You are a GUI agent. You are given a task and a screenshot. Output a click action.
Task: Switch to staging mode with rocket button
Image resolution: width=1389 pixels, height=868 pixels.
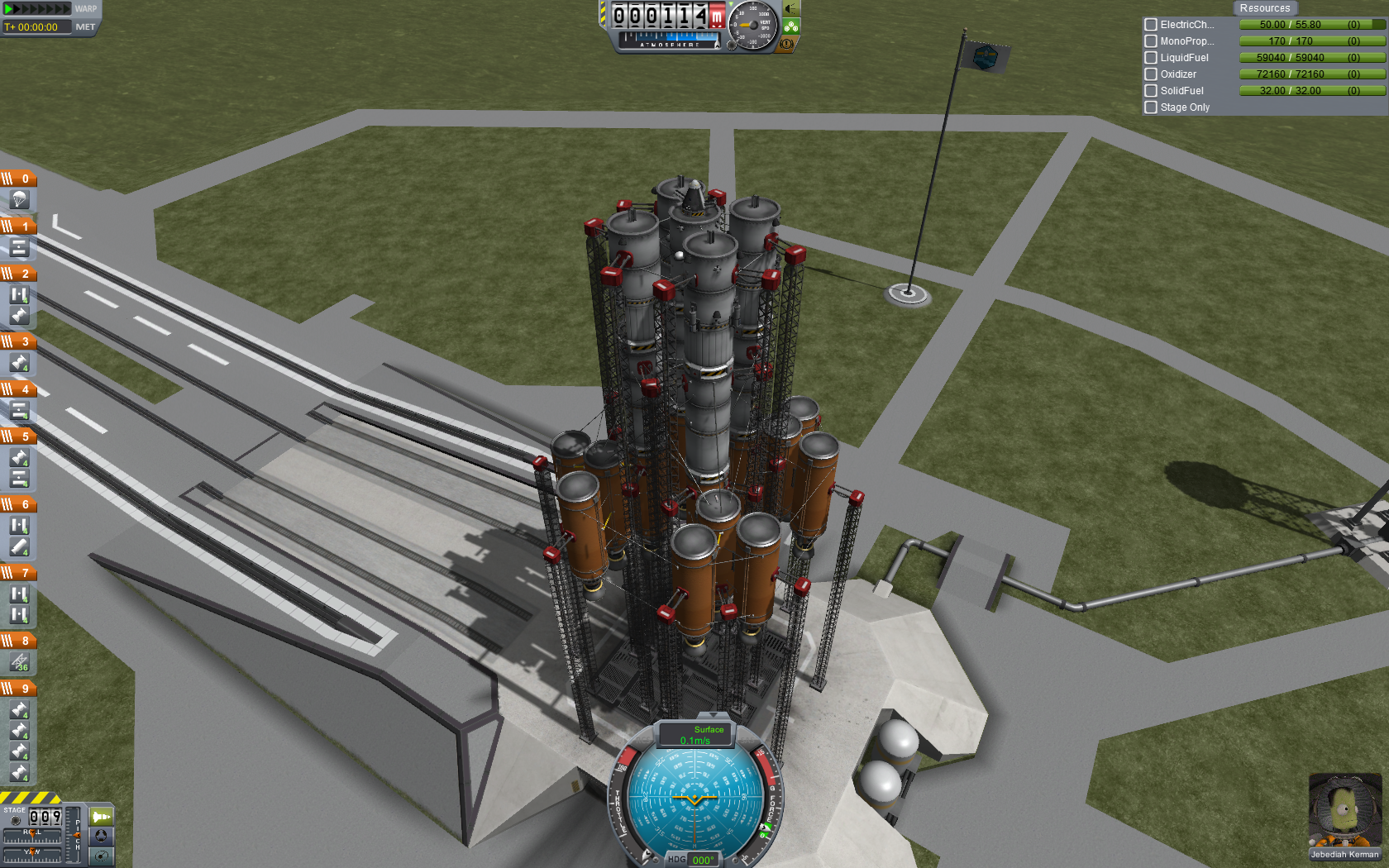pos(101,817)
